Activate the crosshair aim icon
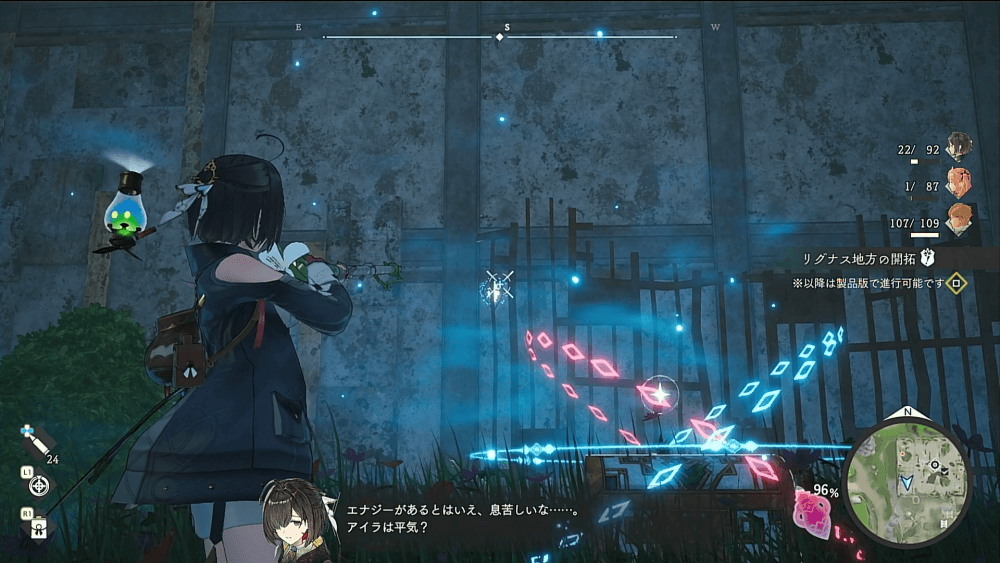Image resolution: width=1000 pixels, height=563 pixels. click(39, 486)
